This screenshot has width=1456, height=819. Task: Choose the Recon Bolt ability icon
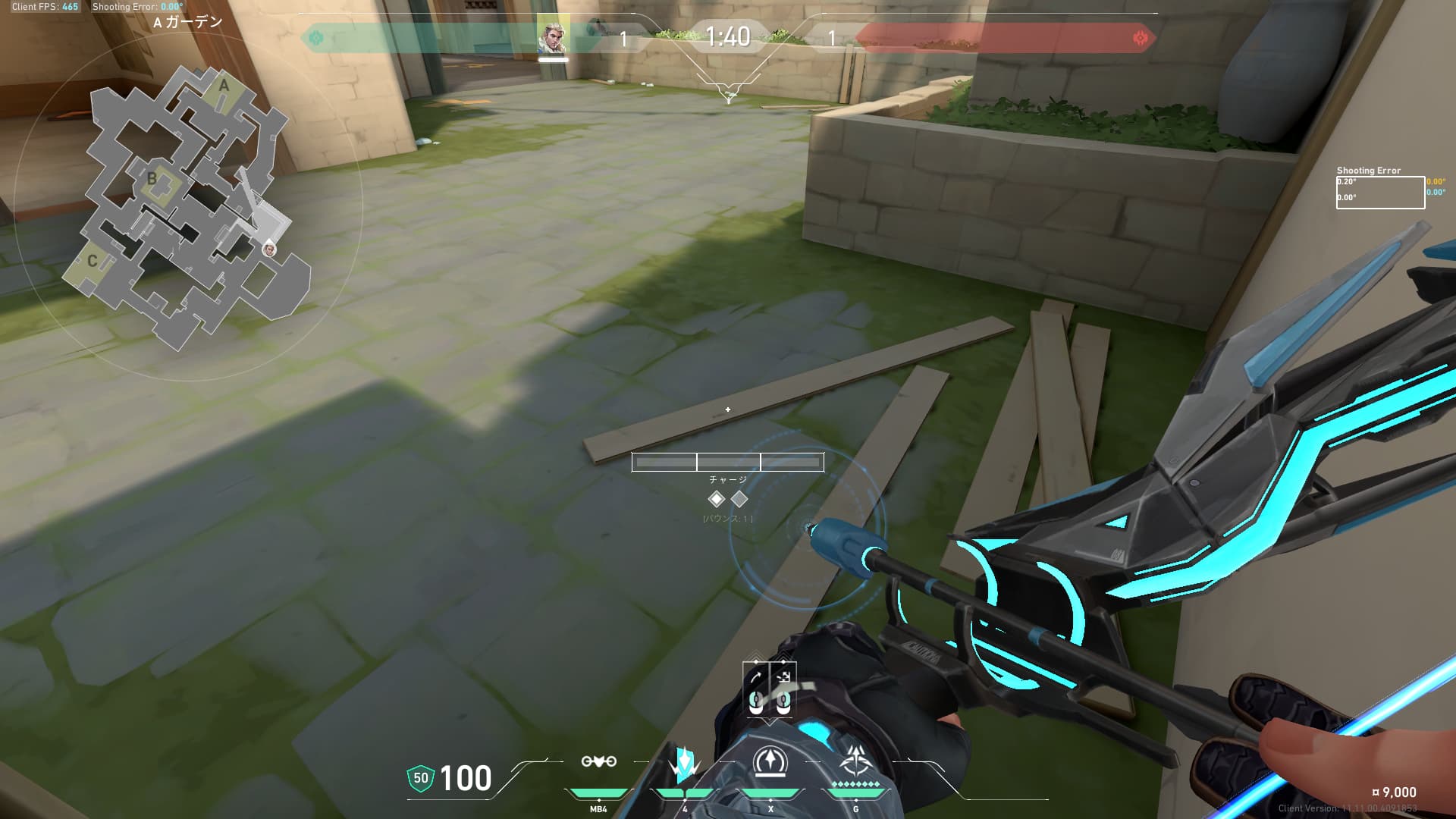770,762
